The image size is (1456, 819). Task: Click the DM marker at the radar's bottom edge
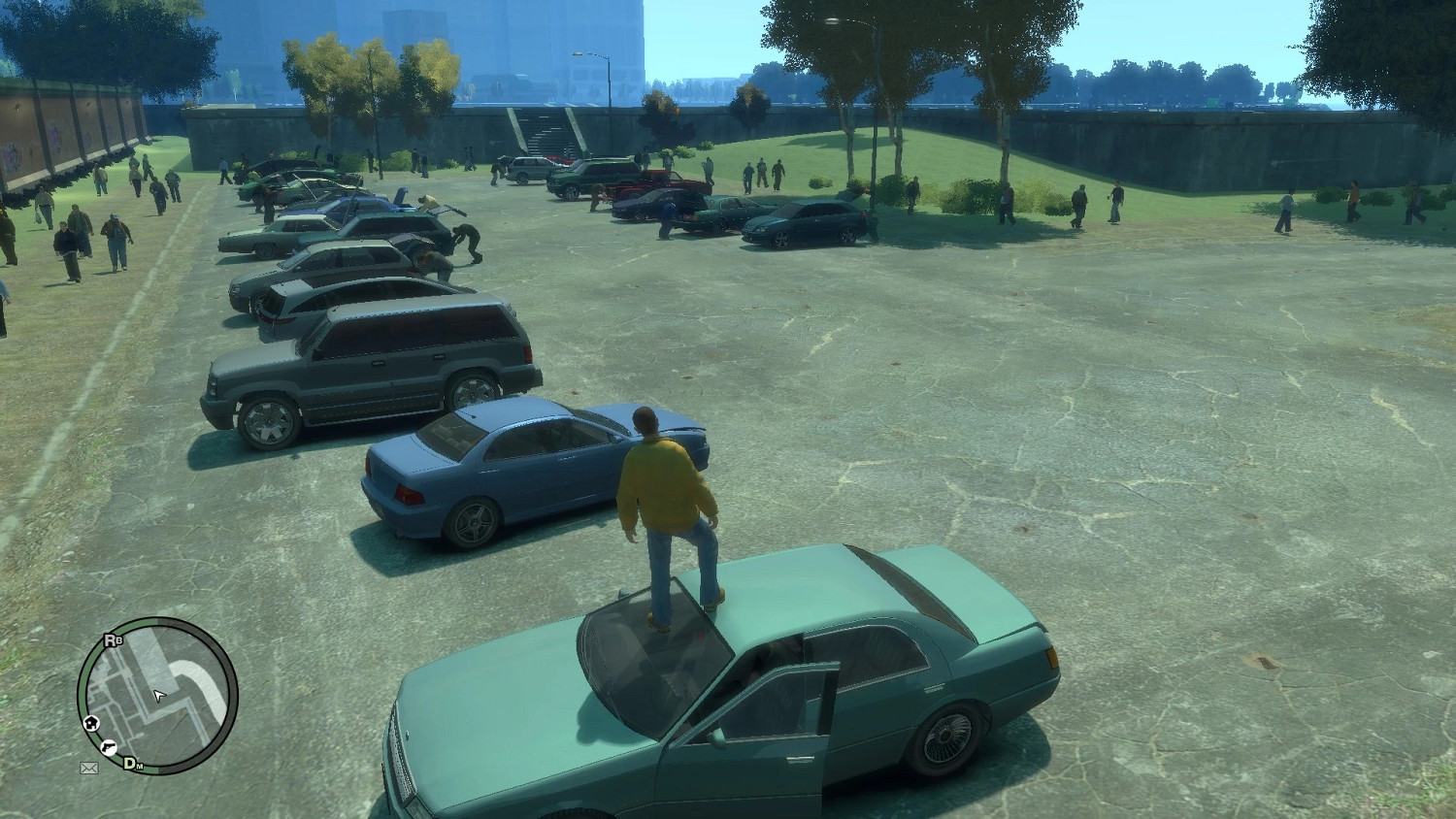[x=132, y=764]
